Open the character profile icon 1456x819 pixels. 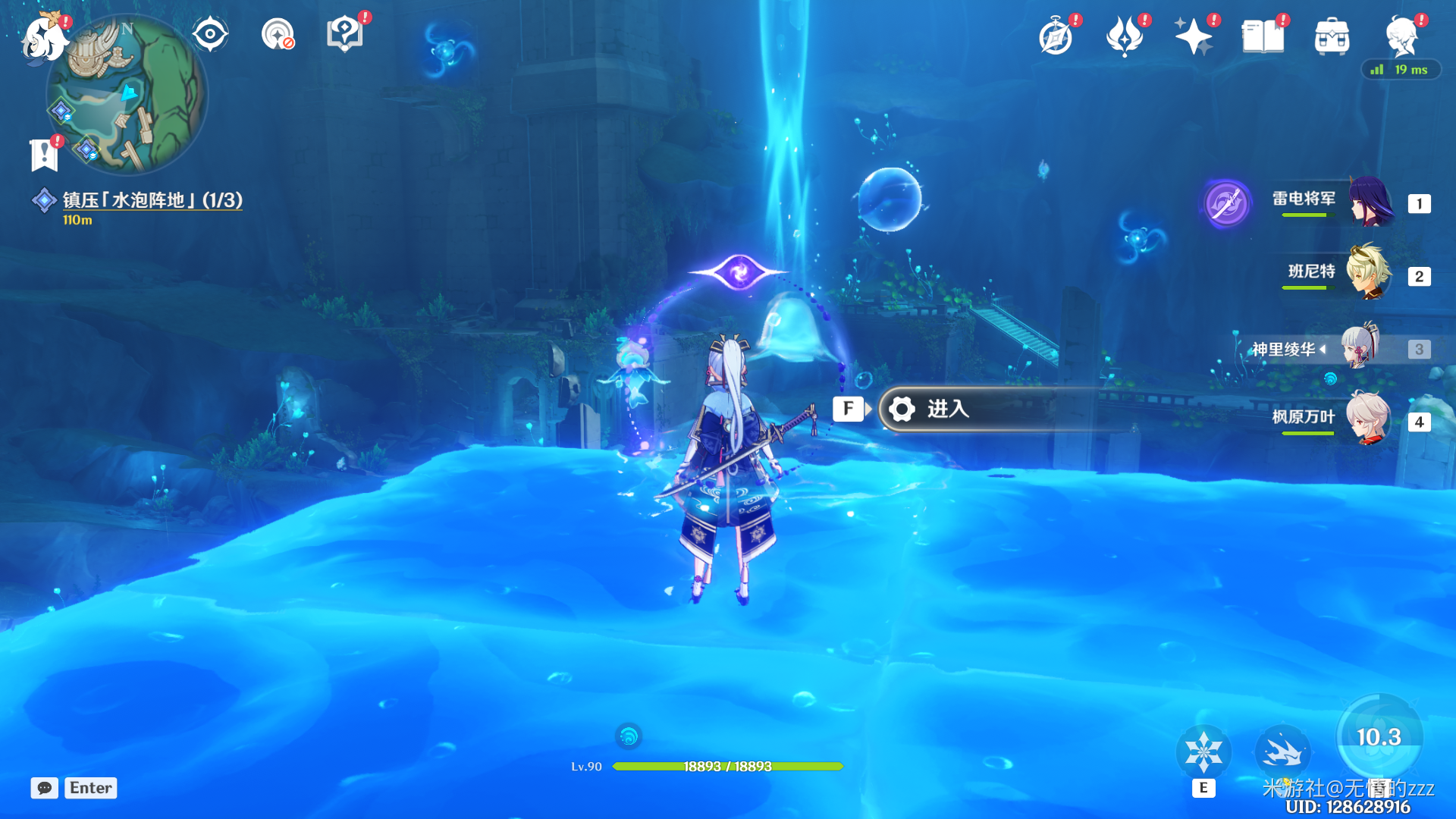pyautogui.click(x=1401, y=36)
